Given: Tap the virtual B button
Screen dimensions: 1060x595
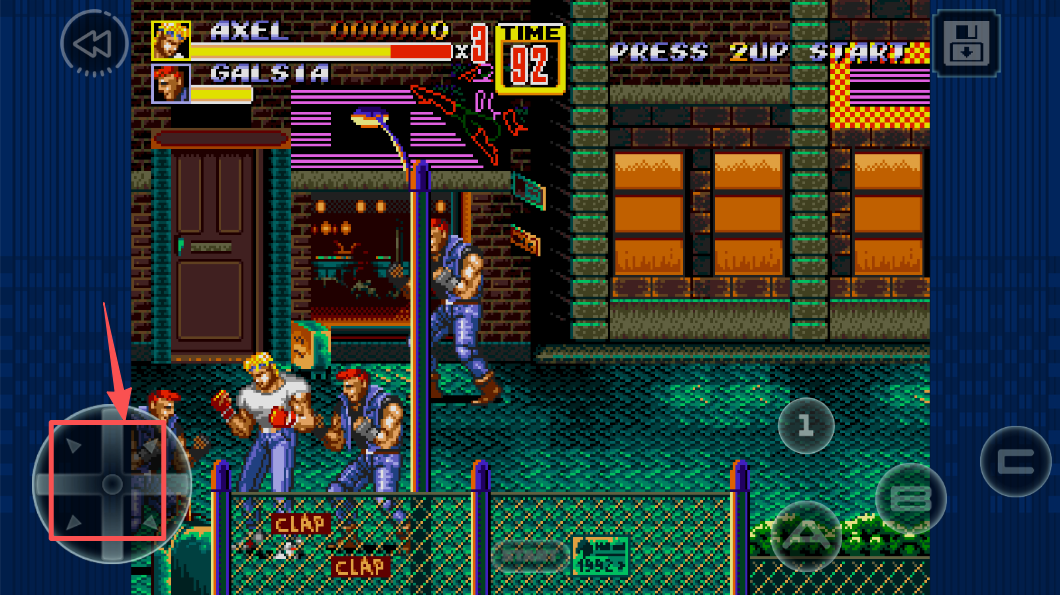Looking at the screenshot, I should (x=911, y=498).
